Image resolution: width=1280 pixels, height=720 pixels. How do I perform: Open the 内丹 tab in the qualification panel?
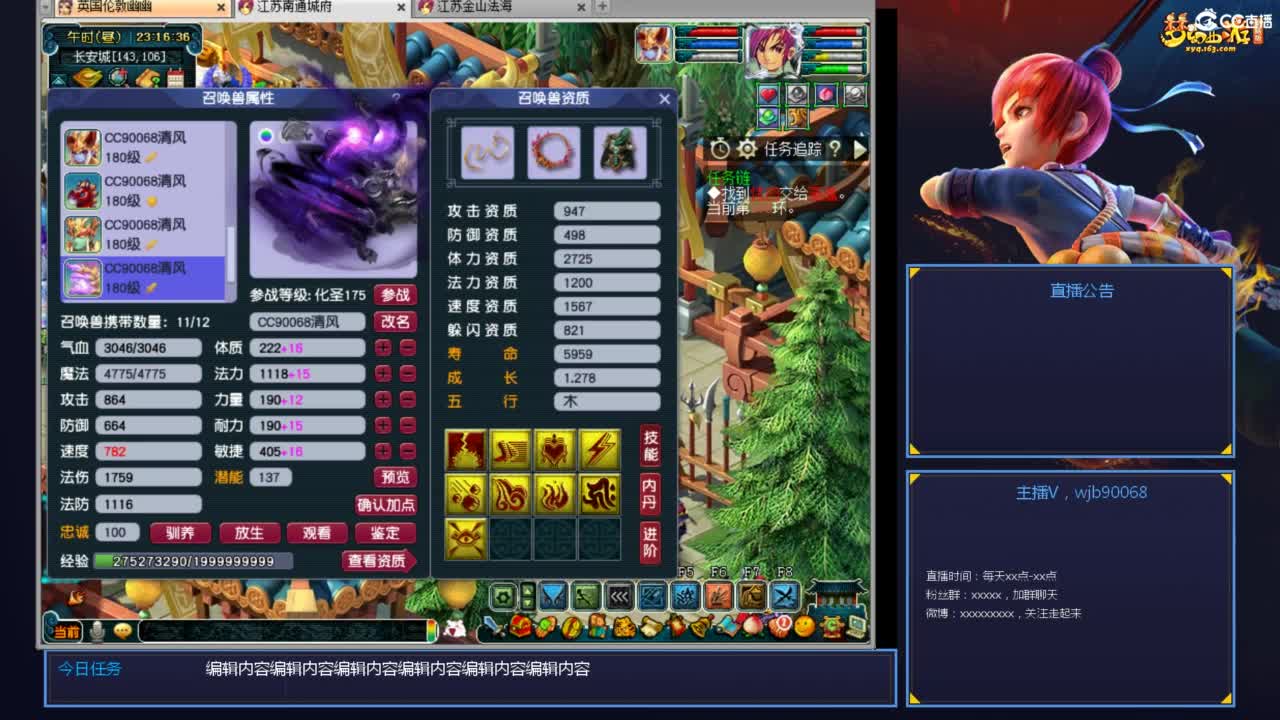[648, 492]
